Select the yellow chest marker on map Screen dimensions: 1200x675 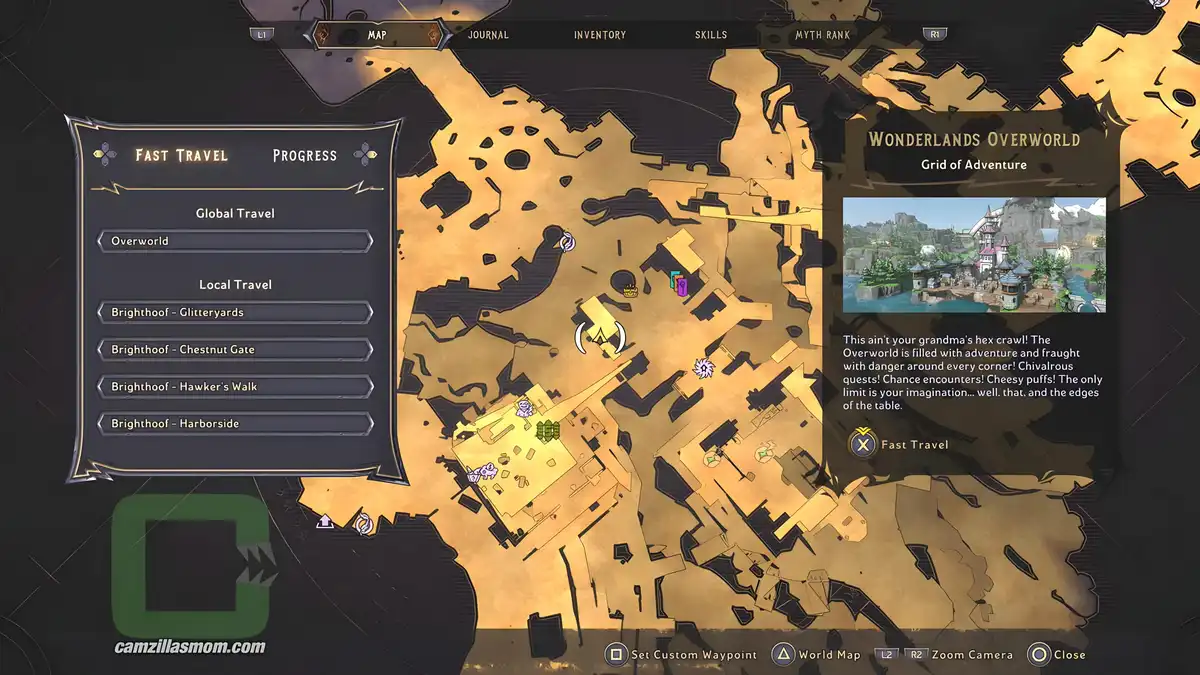[630, 291]
